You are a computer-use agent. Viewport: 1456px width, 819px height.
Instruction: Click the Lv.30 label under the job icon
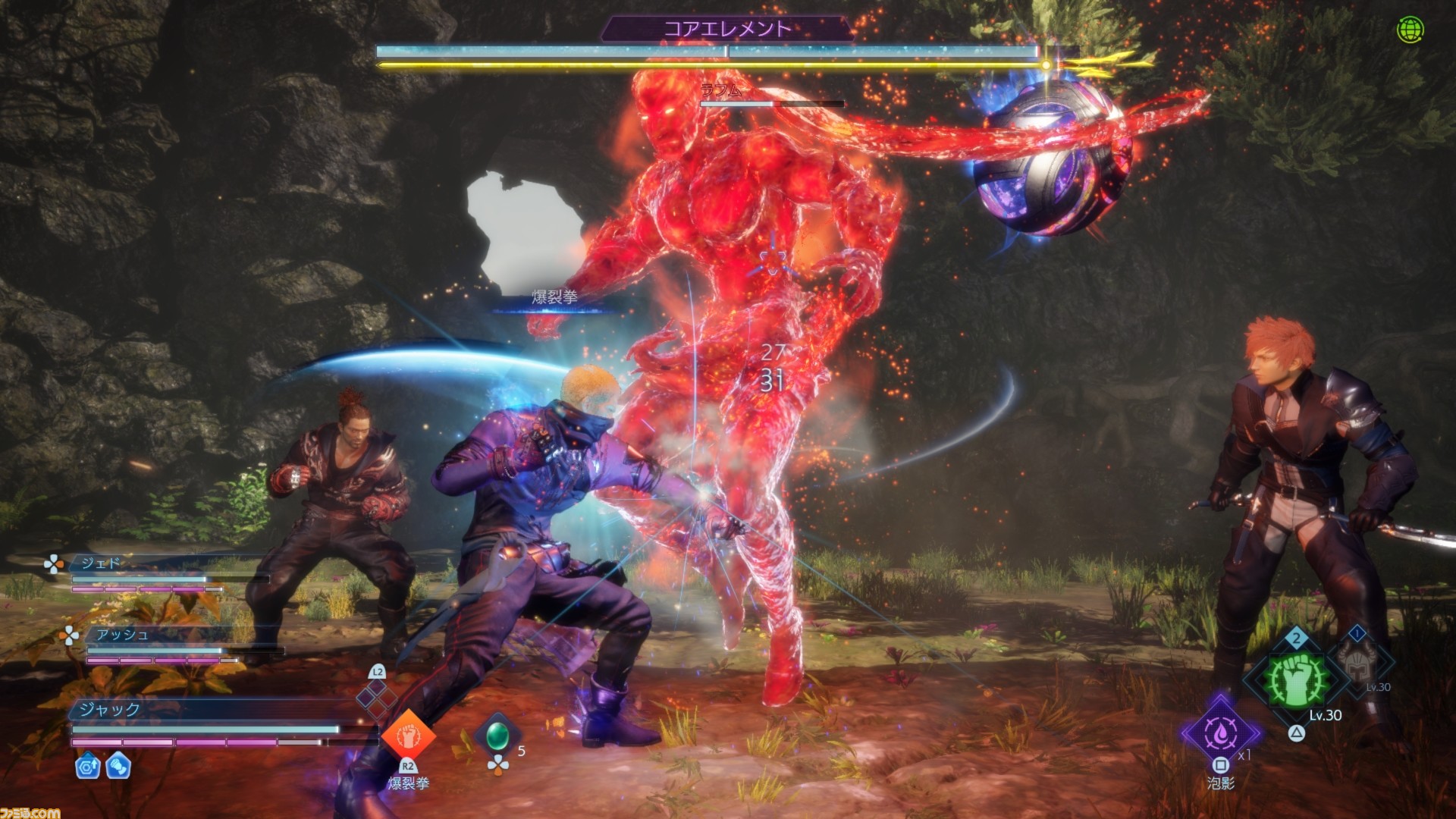(x=1326, y=715)
